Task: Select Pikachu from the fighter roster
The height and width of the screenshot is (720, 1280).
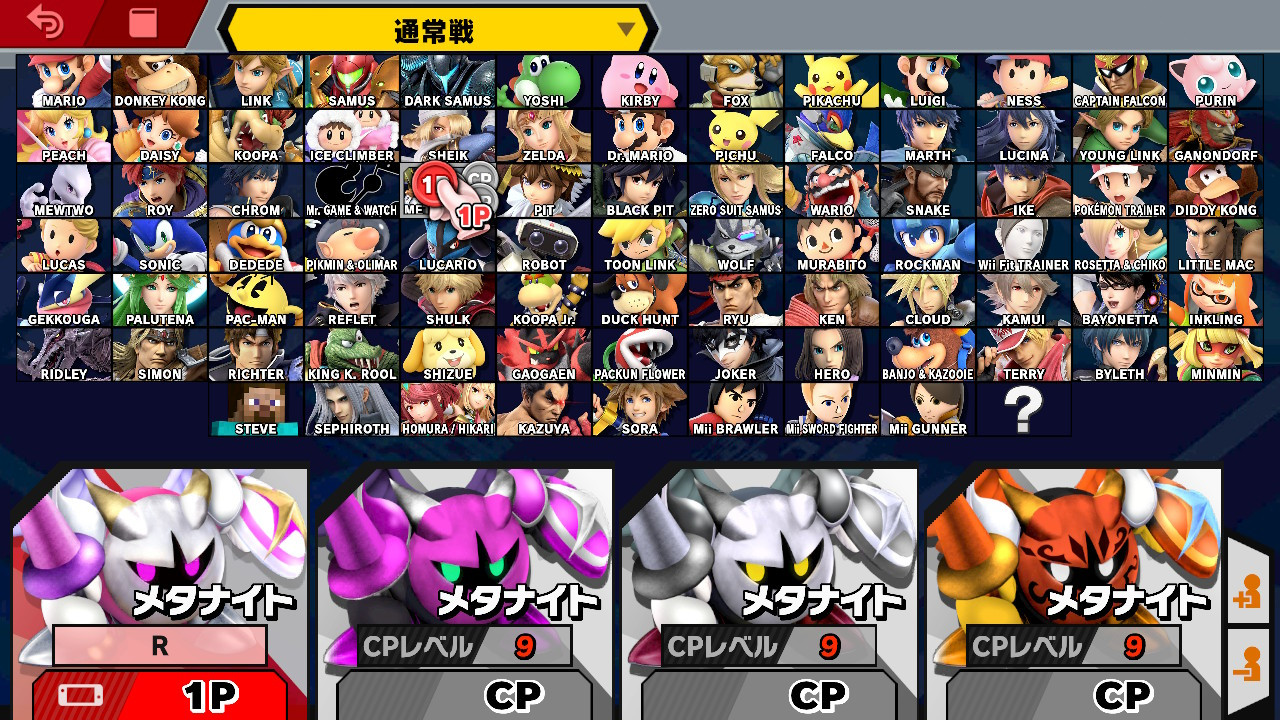Action: (x=831, y=80)
